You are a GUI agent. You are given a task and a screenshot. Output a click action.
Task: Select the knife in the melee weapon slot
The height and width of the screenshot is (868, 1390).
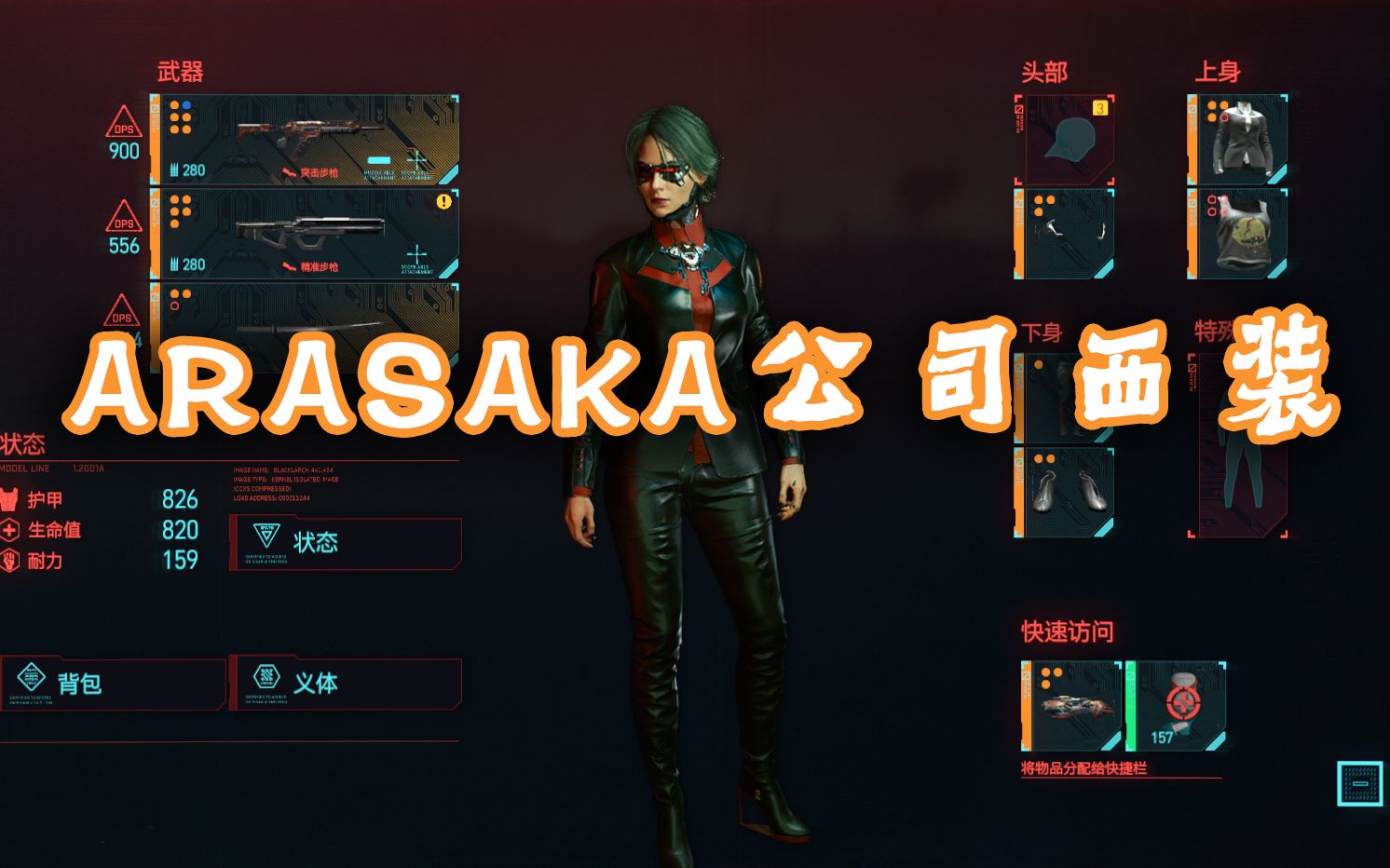click(307, 326)
